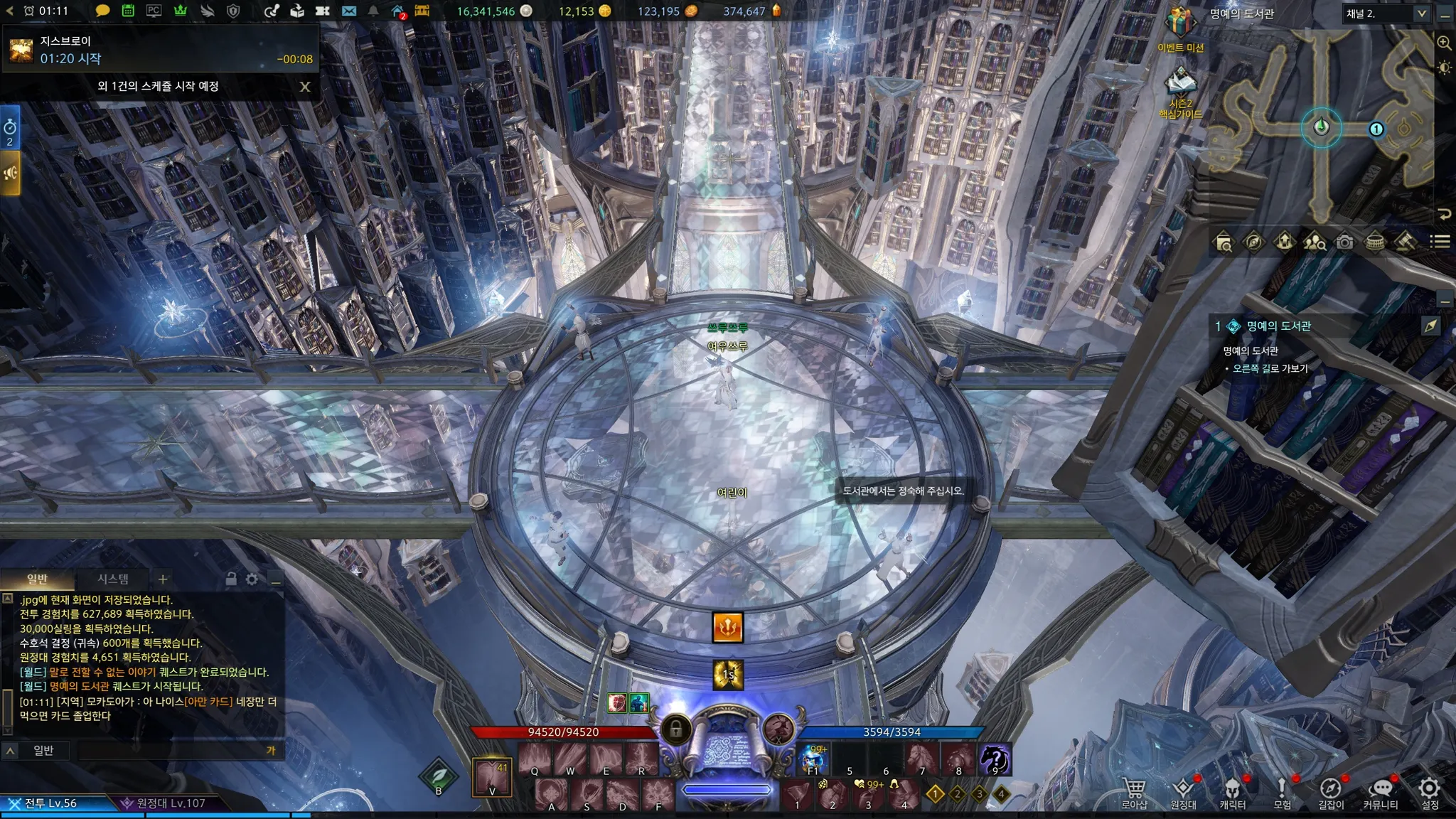This screenshot has height=819, width=1456.
Task: Open the 캐릭터 character menu
Action: pos(1232,791)
